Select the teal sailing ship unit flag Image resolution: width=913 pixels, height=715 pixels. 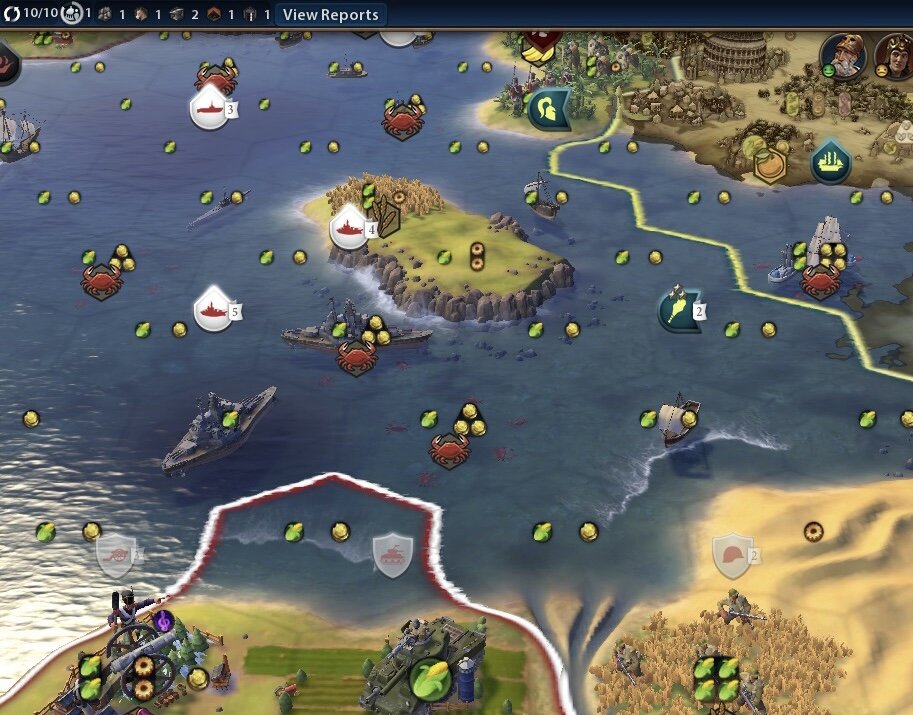(x=830, y=161)
